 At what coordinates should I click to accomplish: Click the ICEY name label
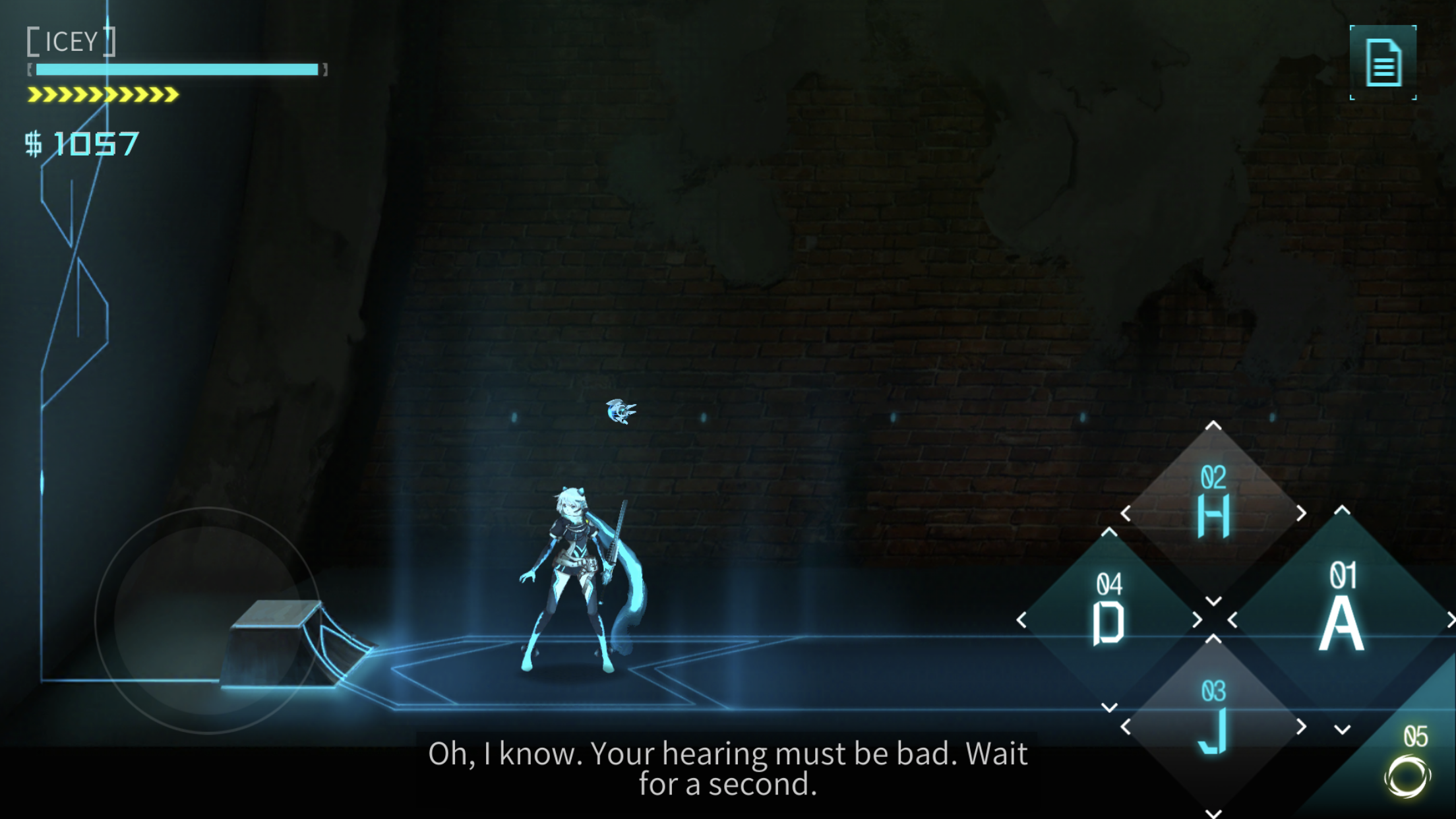click(x=73, y=42)
